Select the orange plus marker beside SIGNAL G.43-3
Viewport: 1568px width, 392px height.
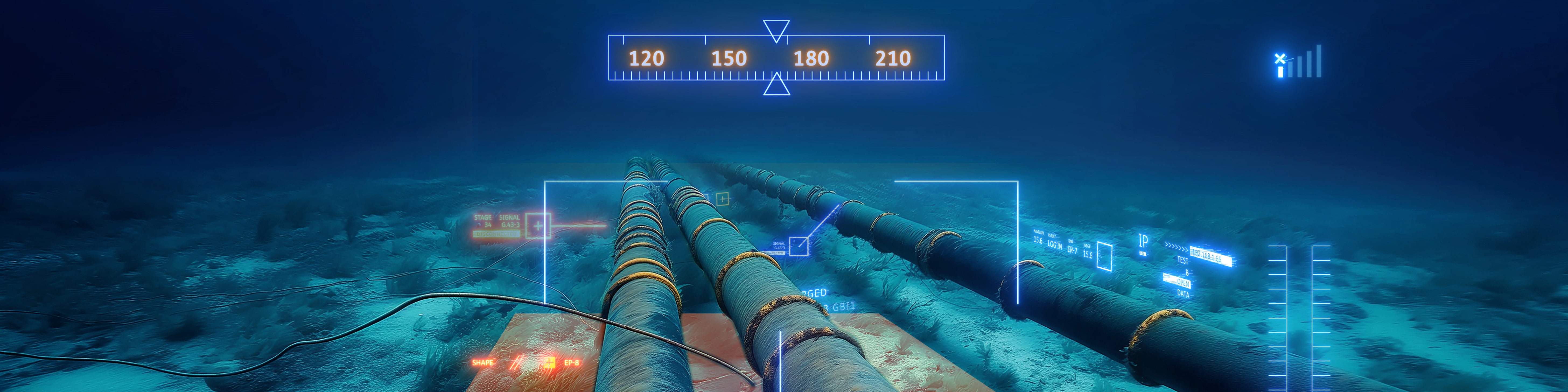coord(538,226)
